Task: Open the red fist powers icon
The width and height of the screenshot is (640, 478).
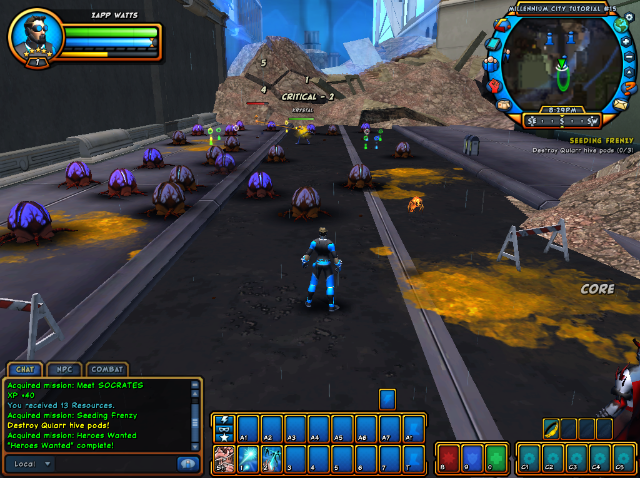Action: 494,86
